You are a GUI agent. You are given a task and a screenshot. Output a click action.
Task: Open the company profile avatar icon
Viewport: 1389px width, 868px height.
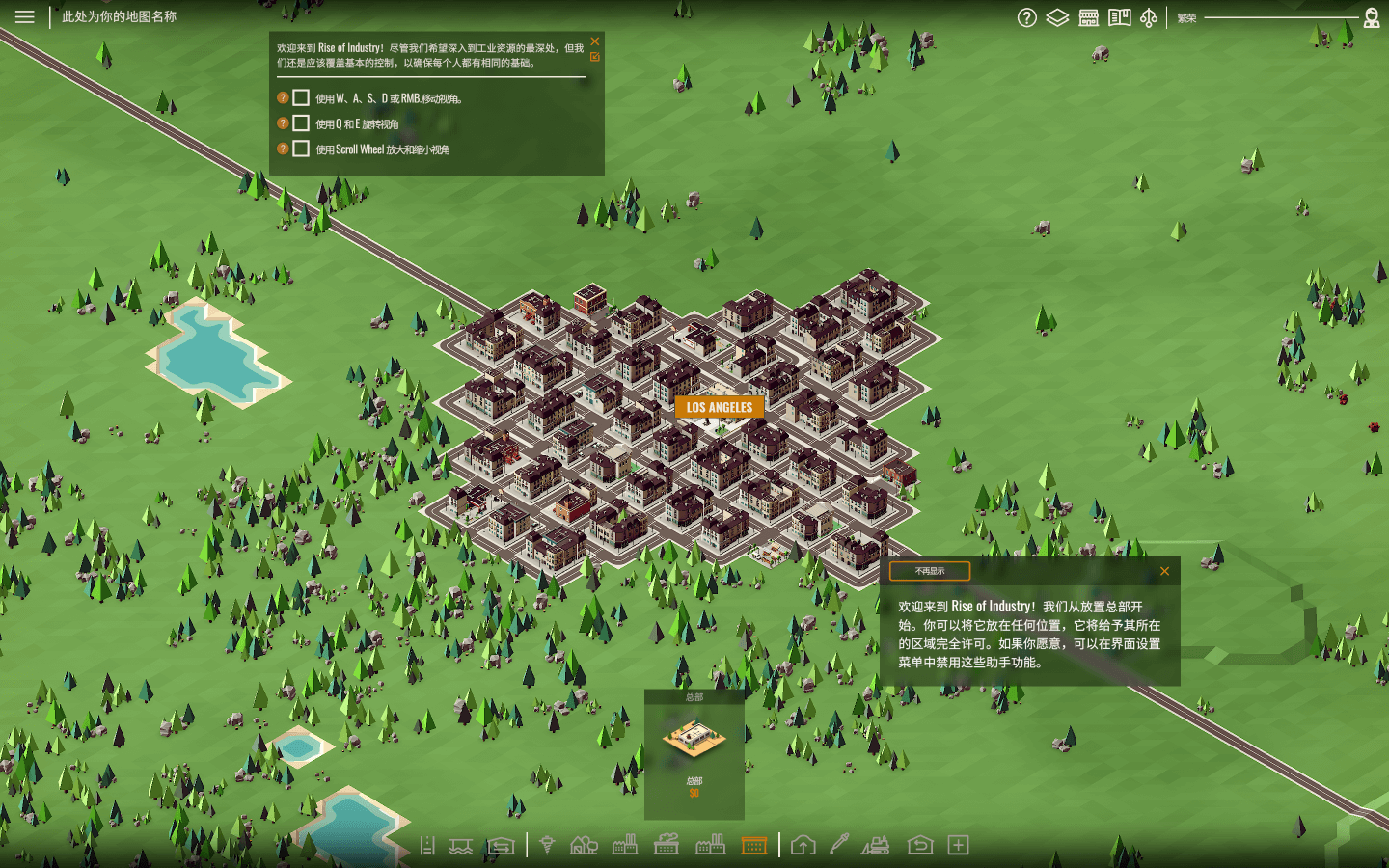pyautogui.click(x=1372, y=17)
